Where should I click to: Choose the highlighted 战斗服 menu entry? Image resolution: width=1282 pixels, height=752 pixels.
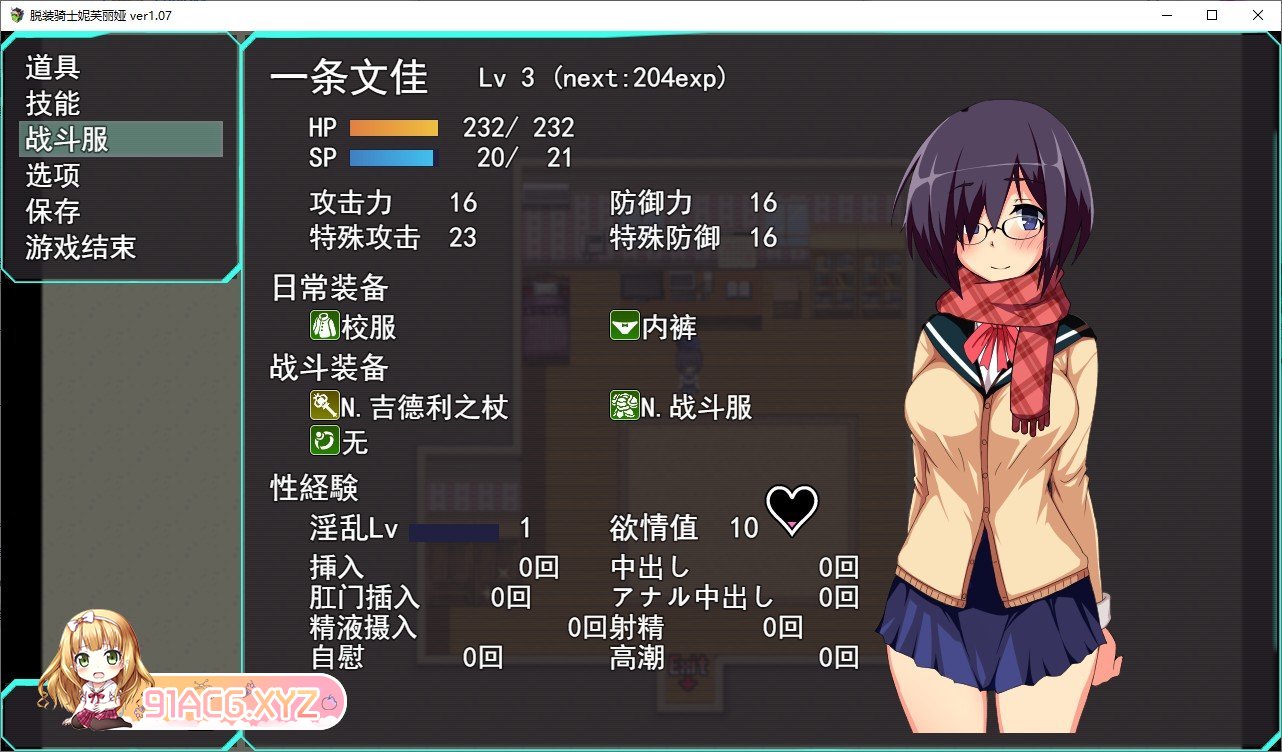point(68,139)
